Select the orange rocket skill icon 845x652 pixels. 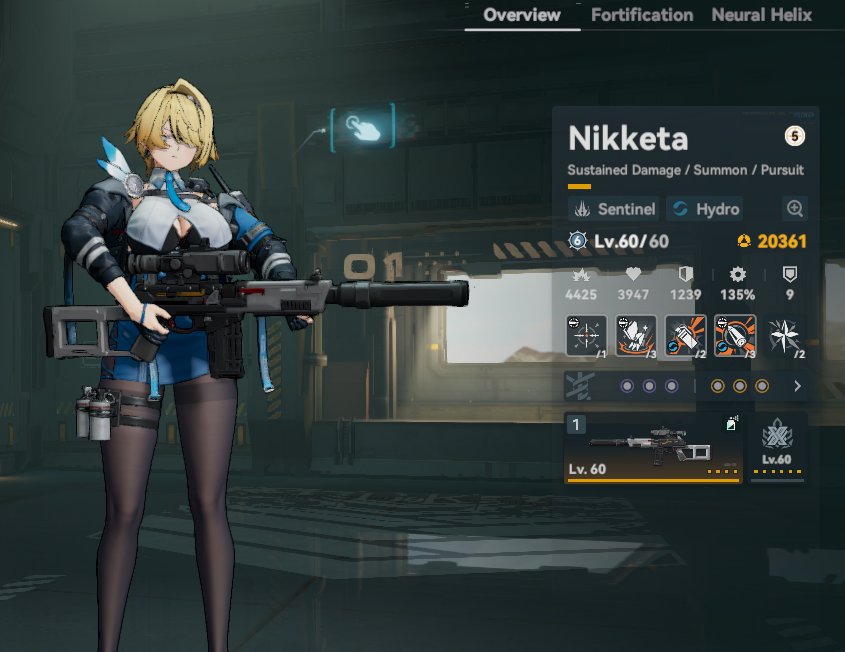click(735, 336)
